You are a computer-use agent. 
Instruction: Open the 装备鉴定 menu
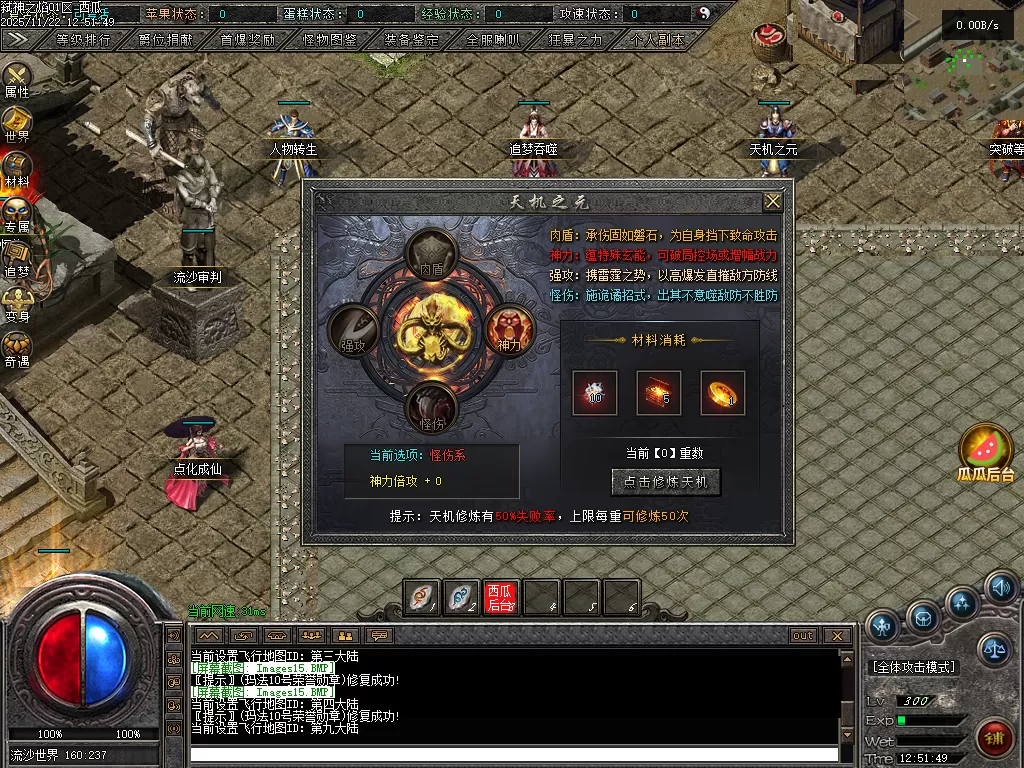(412, 40)
